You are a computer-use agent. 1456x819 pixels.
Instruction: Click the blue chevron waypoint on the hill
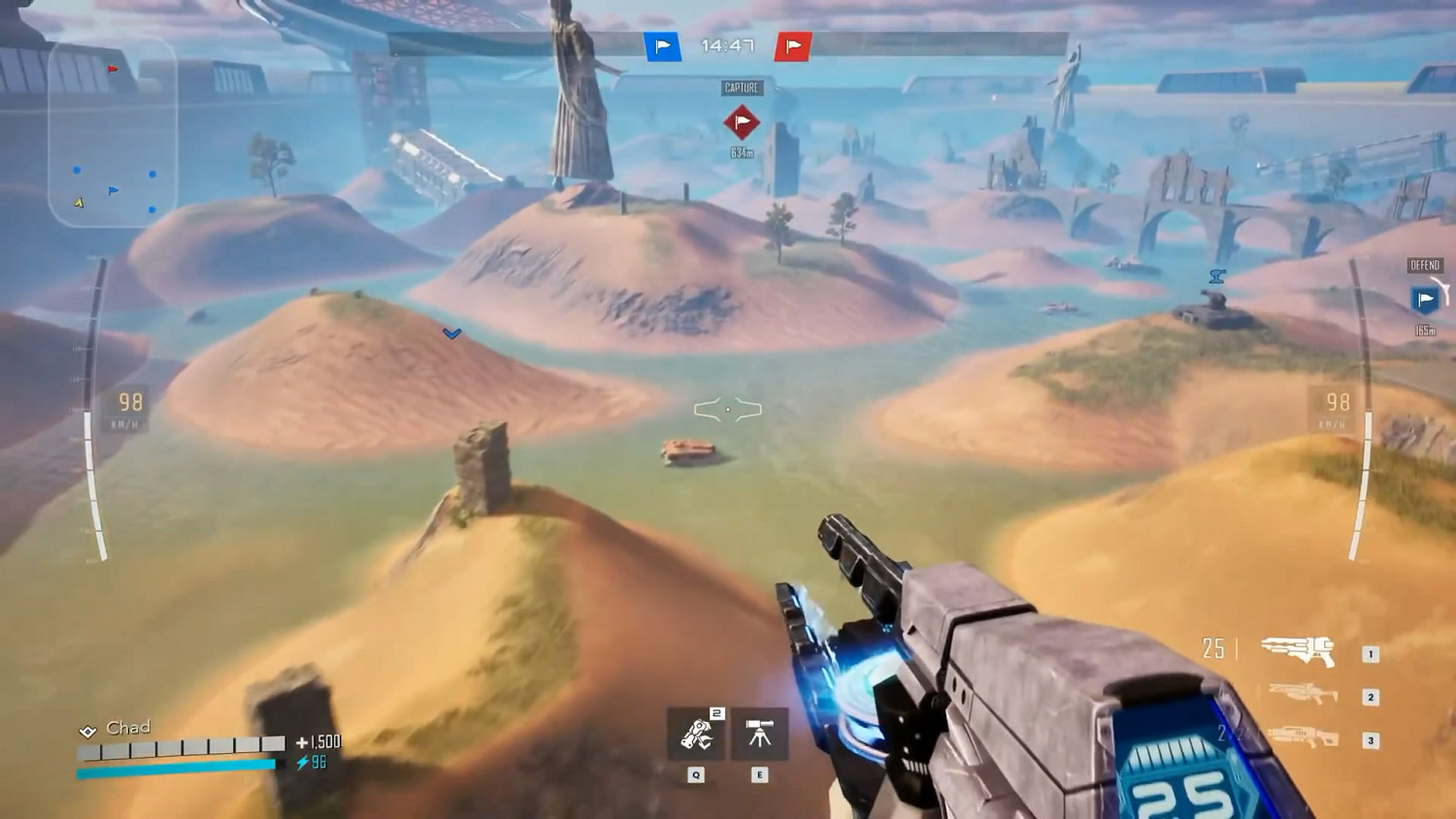click(x=450, y=333)
